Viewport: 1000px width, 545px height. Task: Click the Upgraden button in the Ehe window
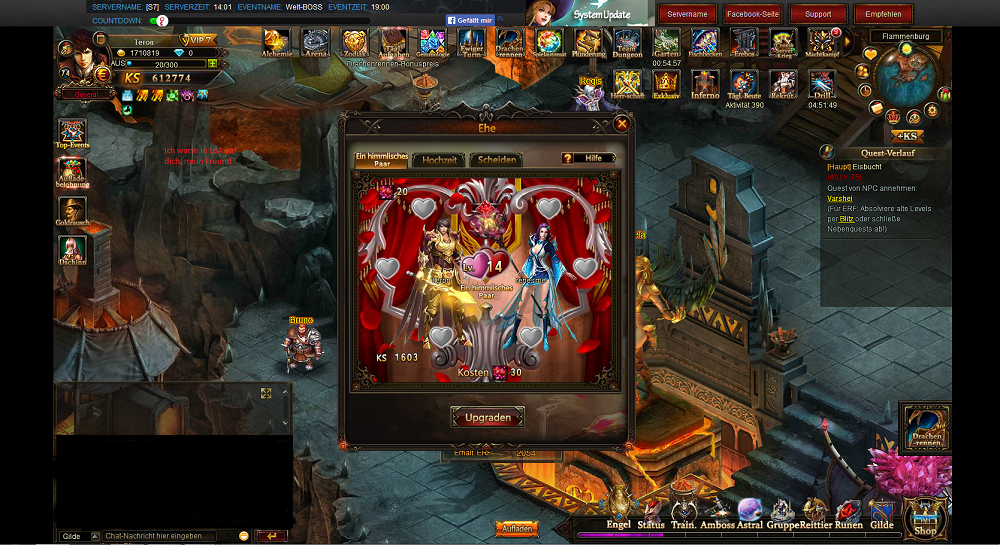coord(488,417)
